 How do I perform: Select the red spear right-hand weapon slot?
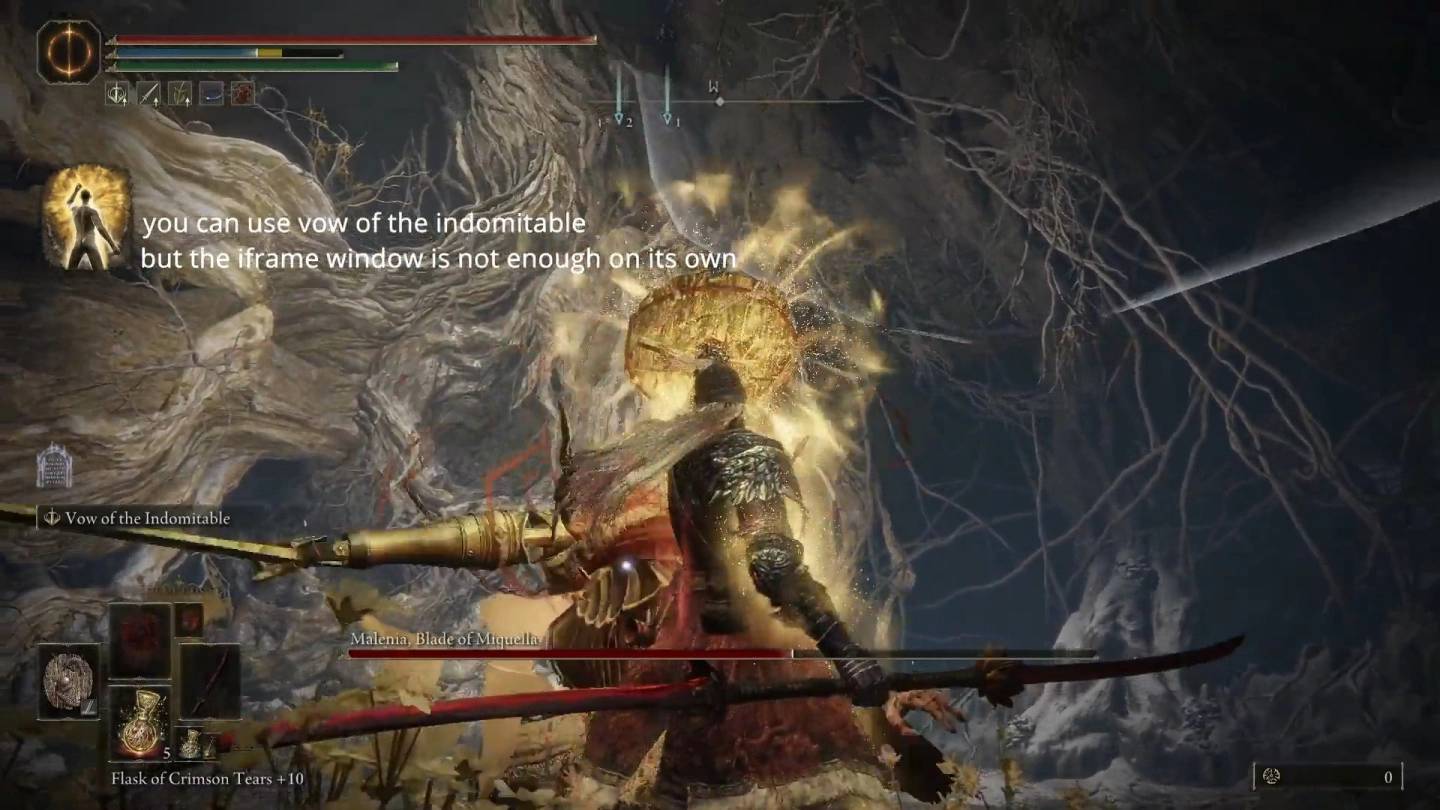point(209,681)
